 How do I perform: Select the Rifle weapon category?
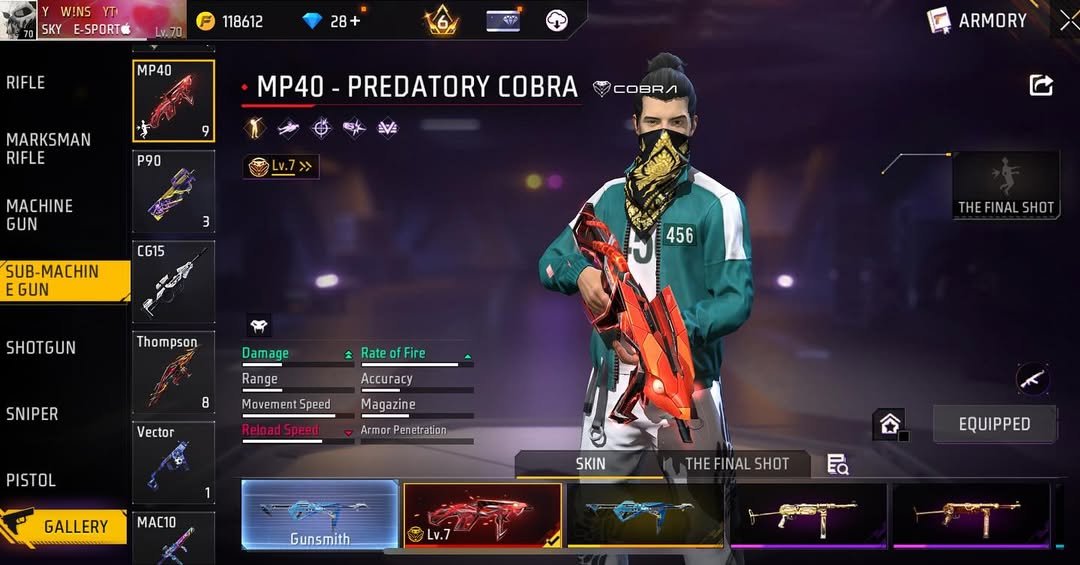(x=26, y=83)
